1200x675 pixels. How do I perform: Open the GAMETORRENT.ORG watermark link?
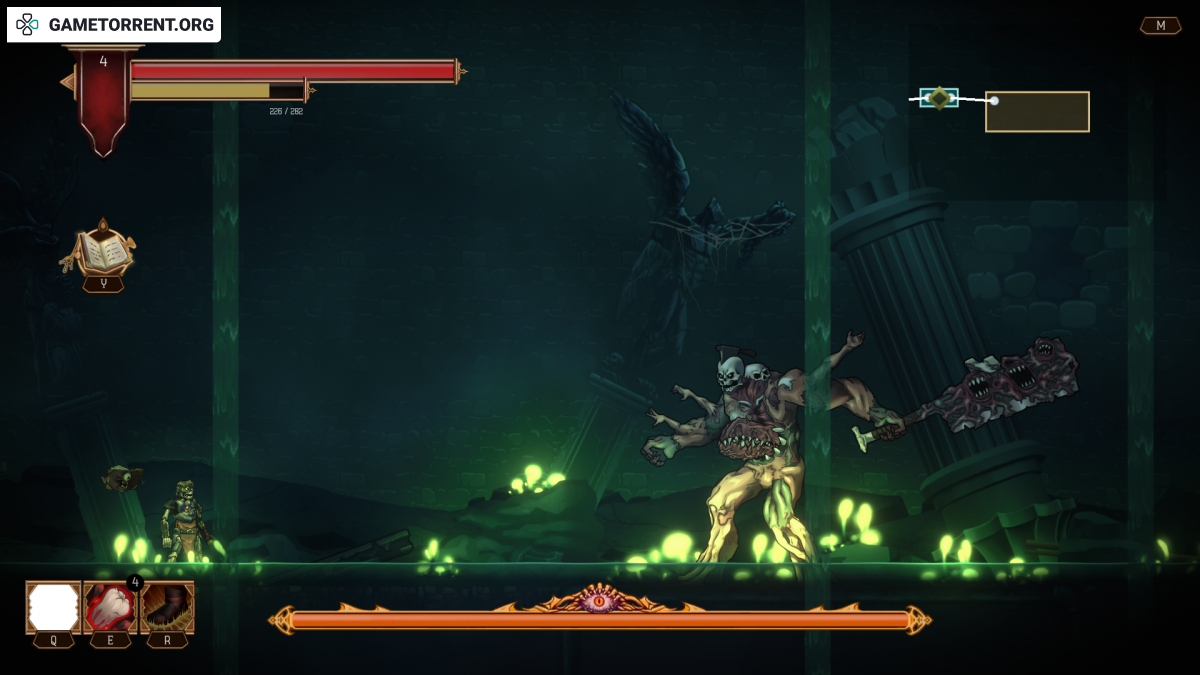(114, 25)
